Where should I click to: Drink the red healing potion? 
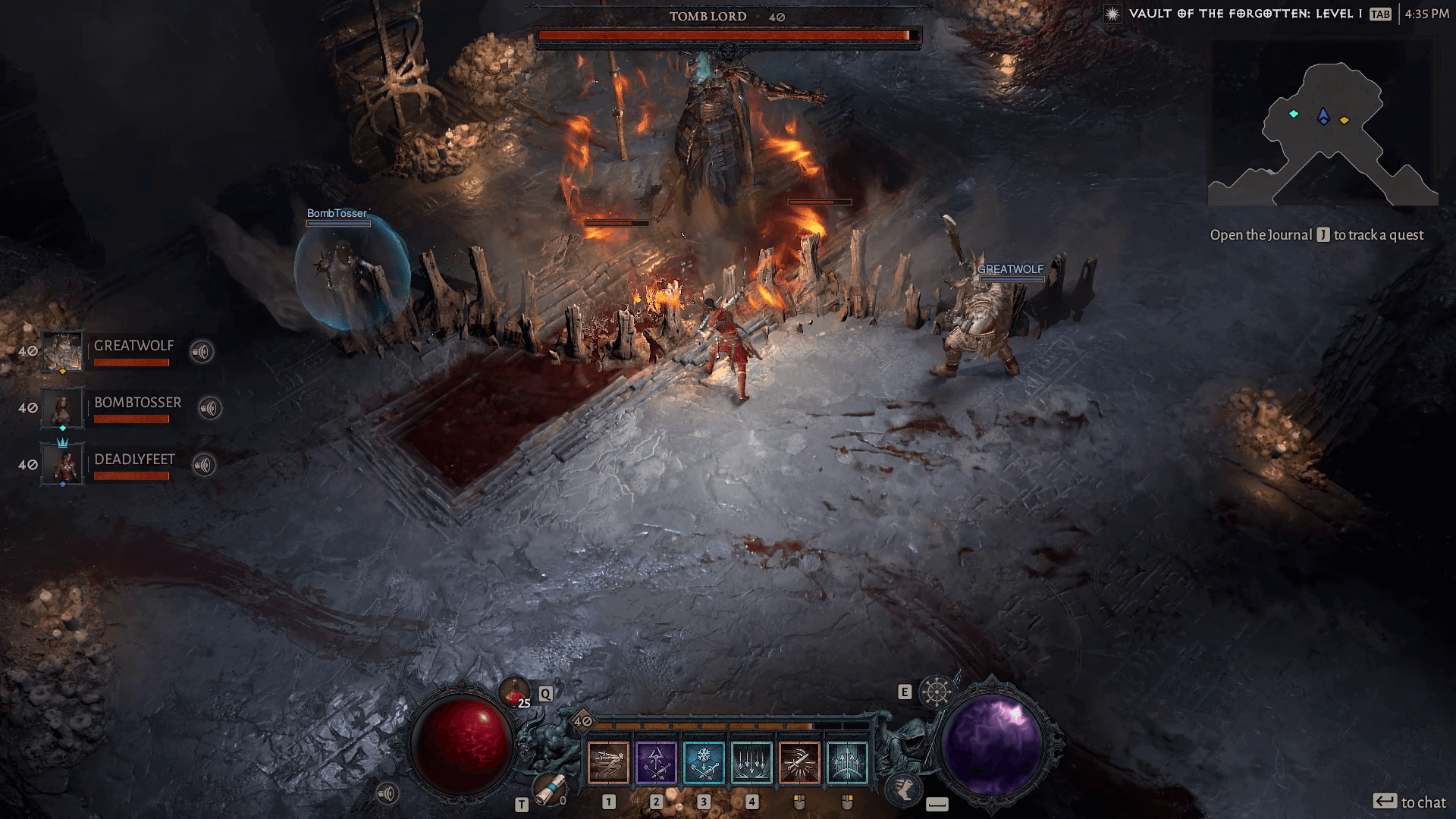pos(514,691)
